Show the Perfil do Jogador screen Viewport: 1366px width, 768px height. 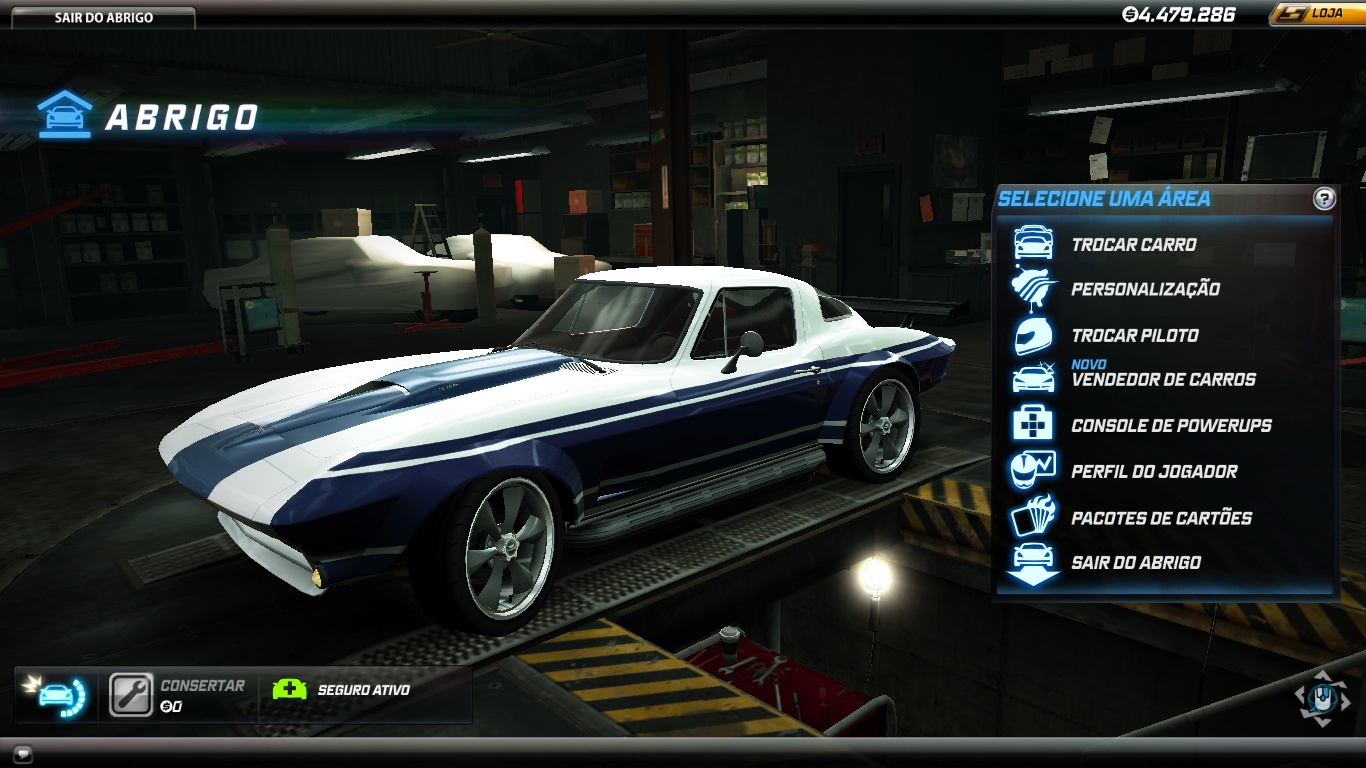click(1154, 472)
